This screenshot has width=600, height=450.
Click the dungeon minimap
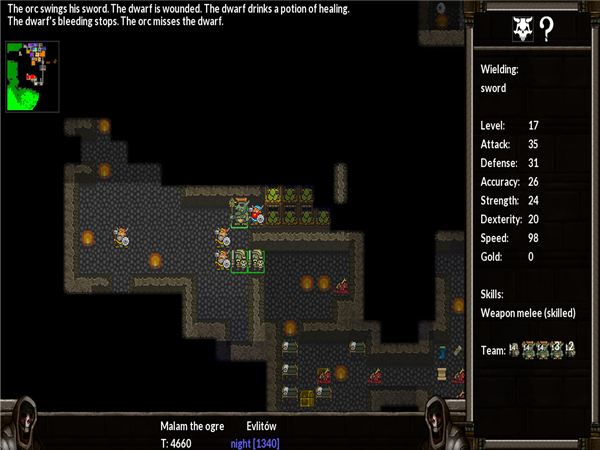(32, 76)
